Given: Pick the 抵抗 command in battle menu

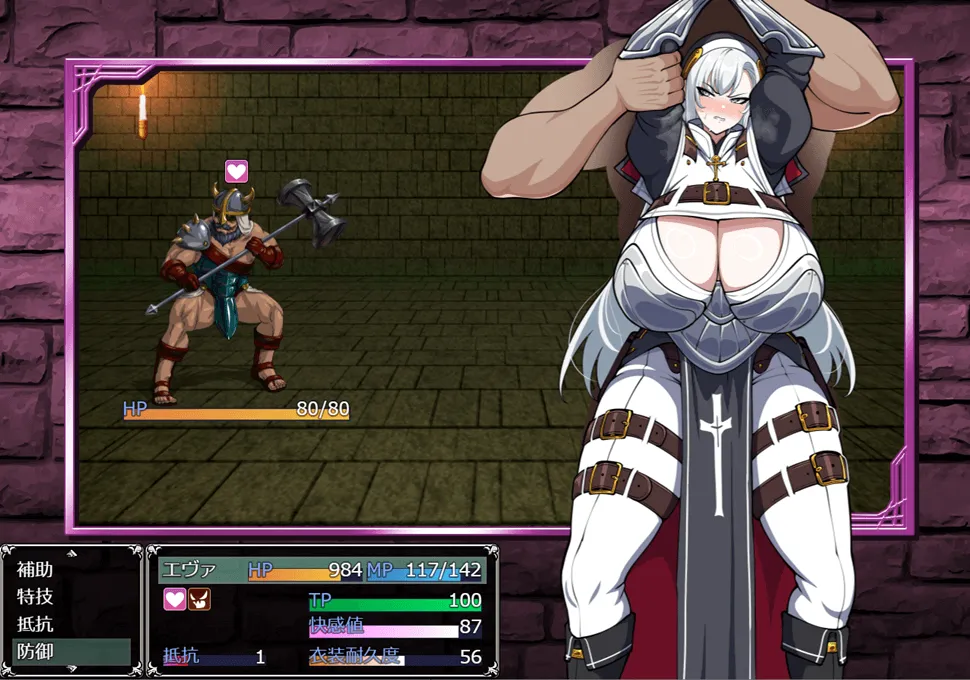Looking at the screenshot, I should [x=36, y=624].
